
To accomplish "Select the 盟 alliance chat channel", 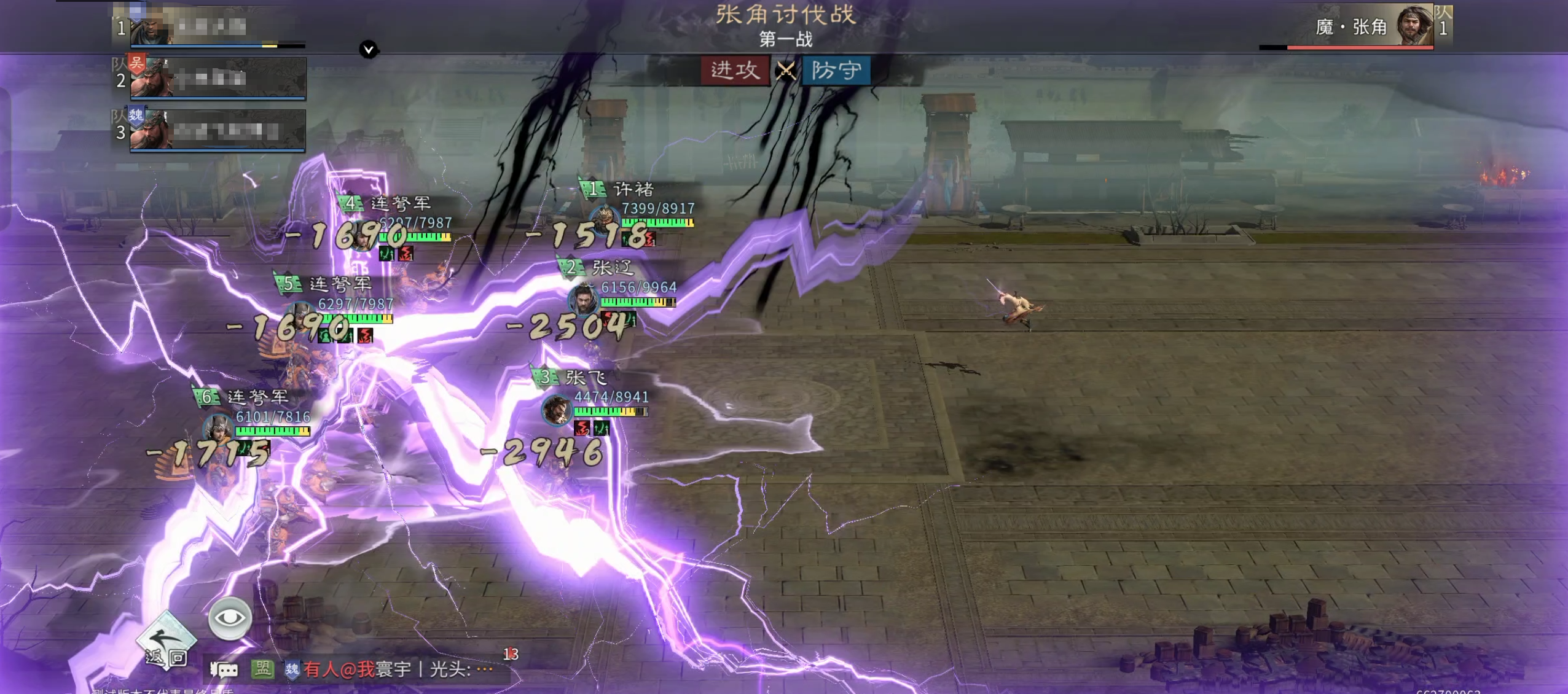I will (x=262, y=668).
